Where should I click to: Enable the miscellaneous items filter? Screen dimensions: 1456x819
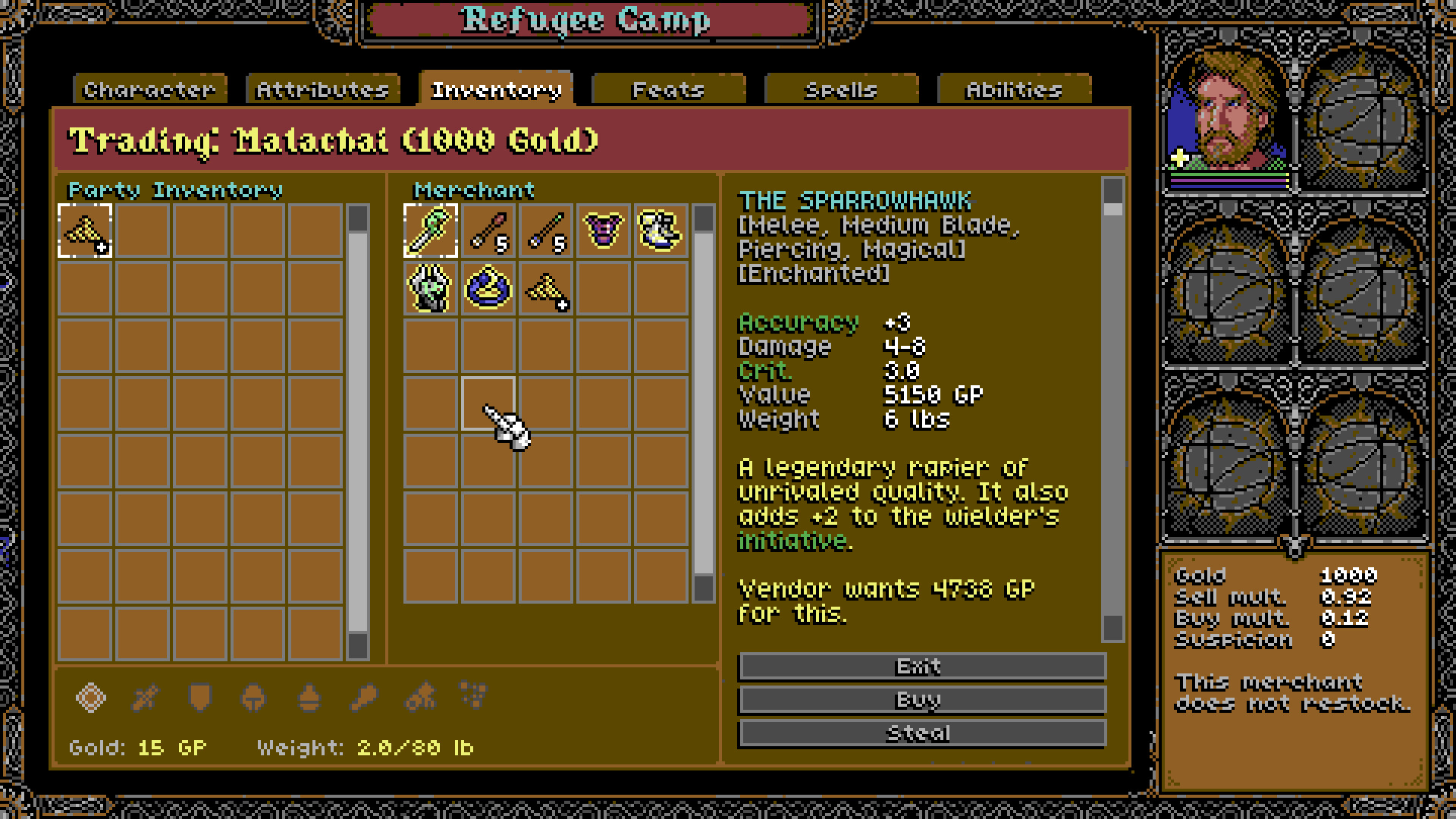tap(474, 698)
